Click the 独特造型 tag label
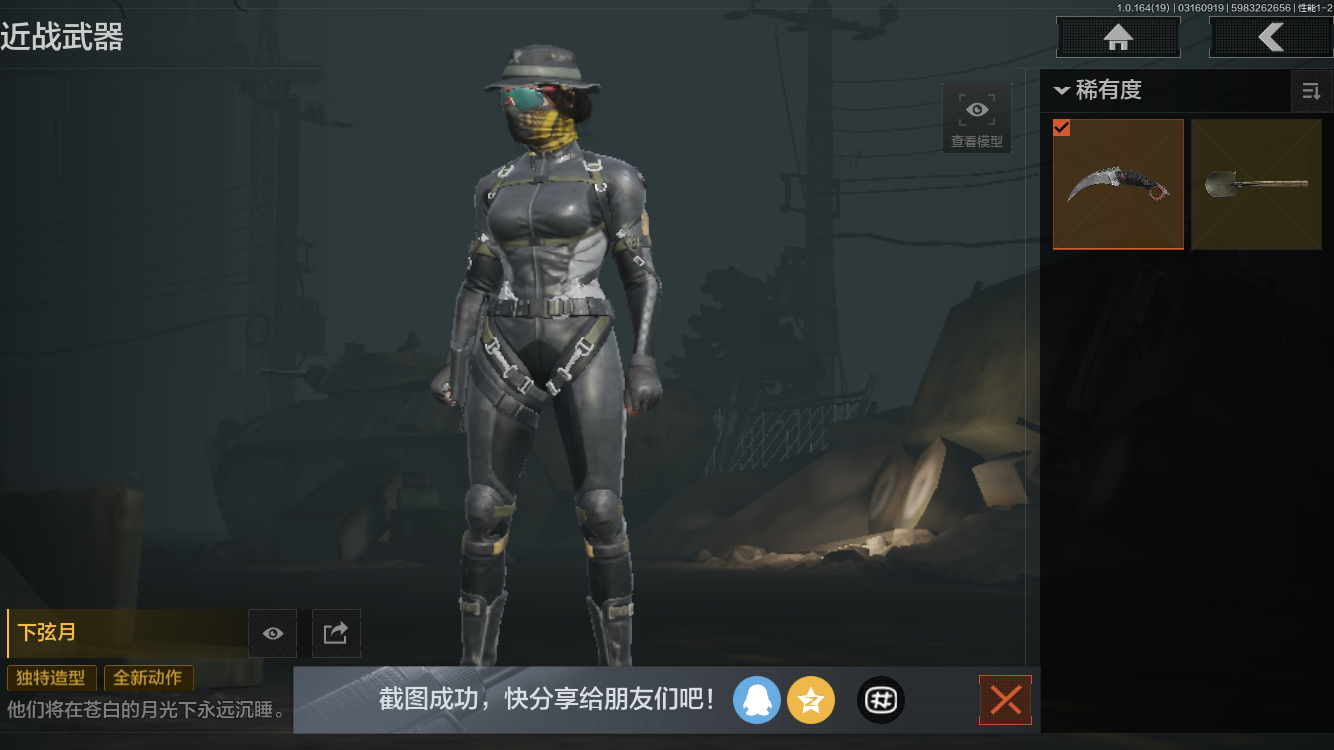This screenshot has height=750, width=1334. coord(51,678)
